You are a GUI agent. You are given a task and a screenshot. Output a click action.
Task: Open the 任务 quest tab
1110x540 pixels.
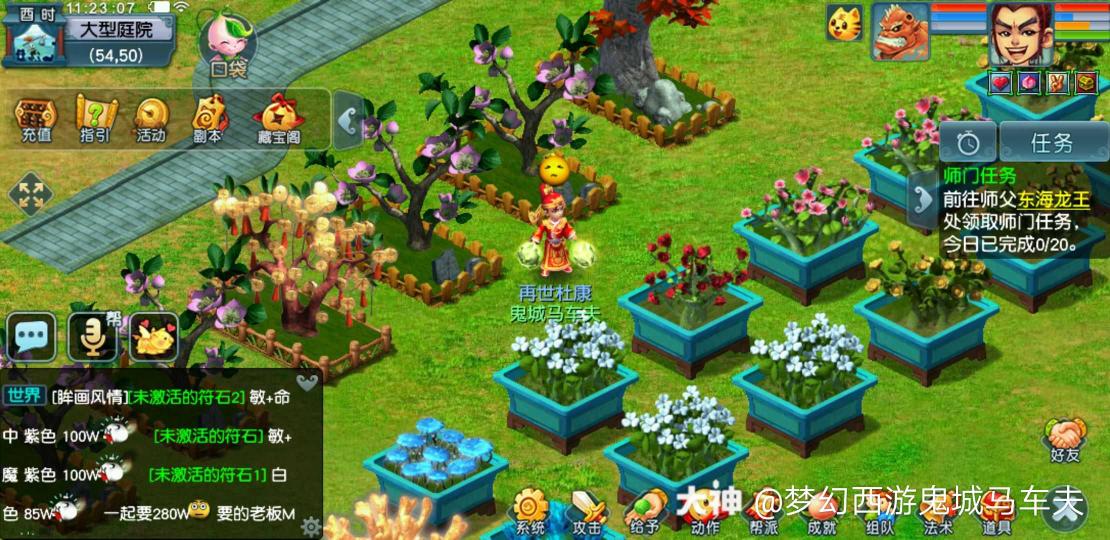[1051, 143]
